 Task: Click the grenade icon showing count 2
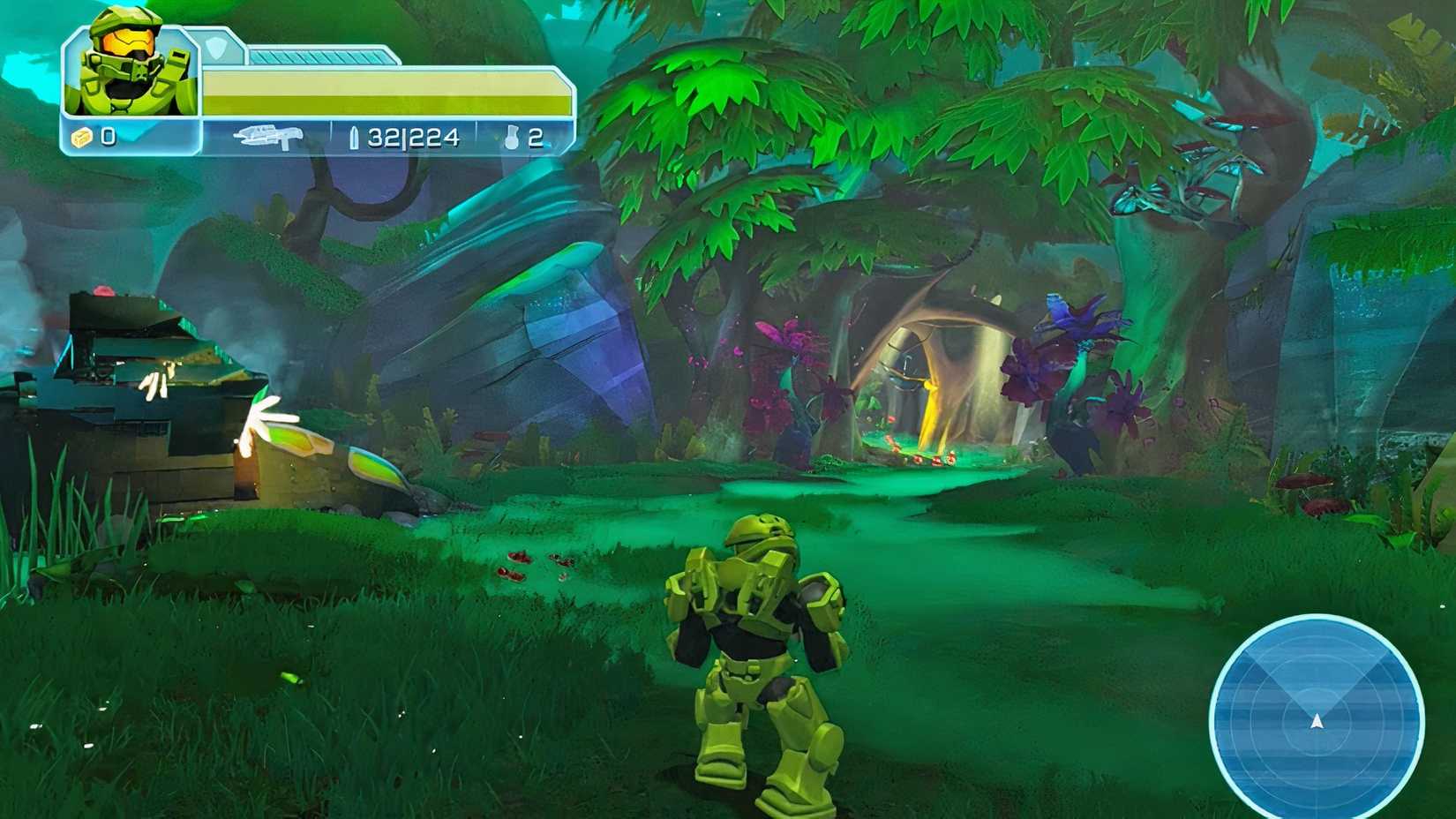(512, 137)
